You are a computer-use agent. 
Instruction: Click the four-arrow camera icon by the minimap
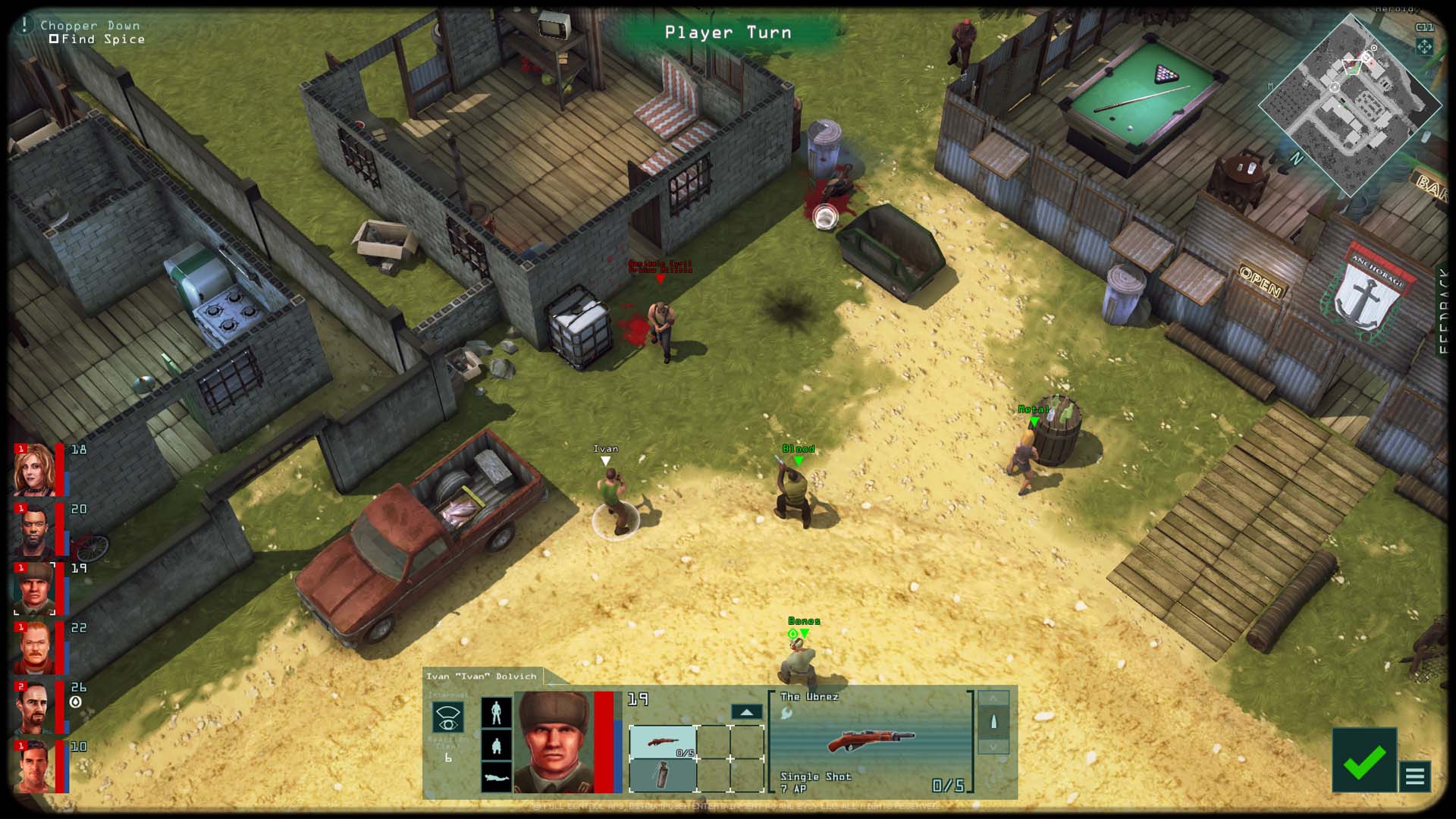(1424, 47)
